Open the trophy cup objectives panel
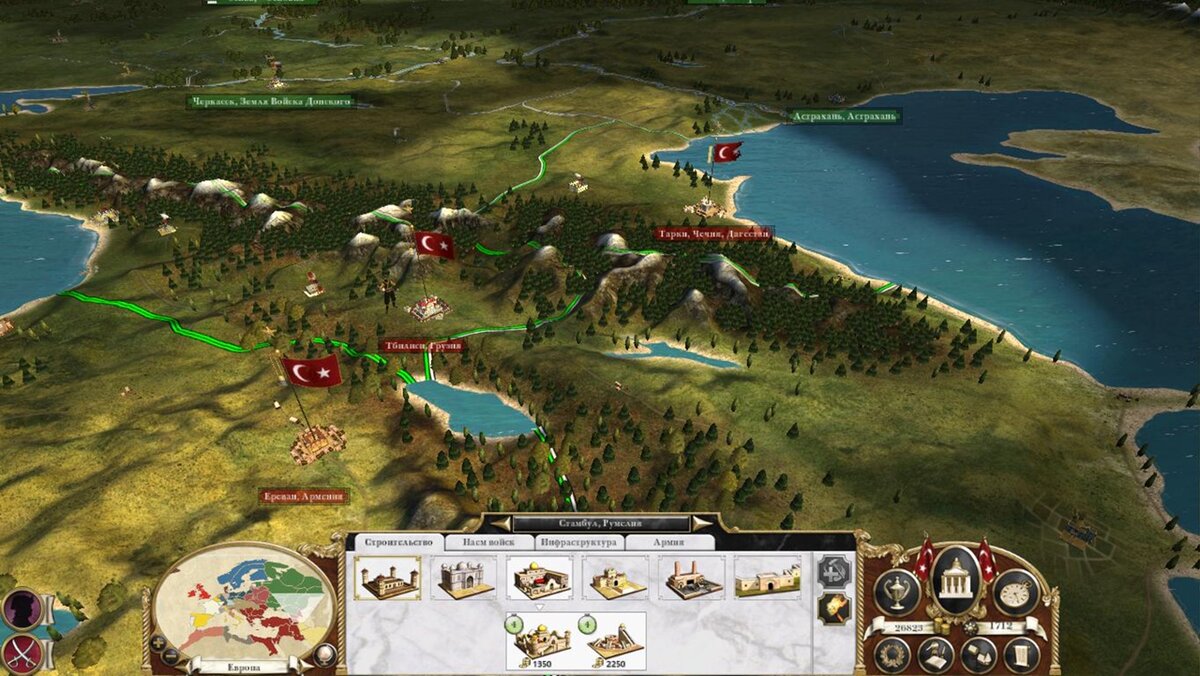1200x676 pixels. (x=897, y=592)
